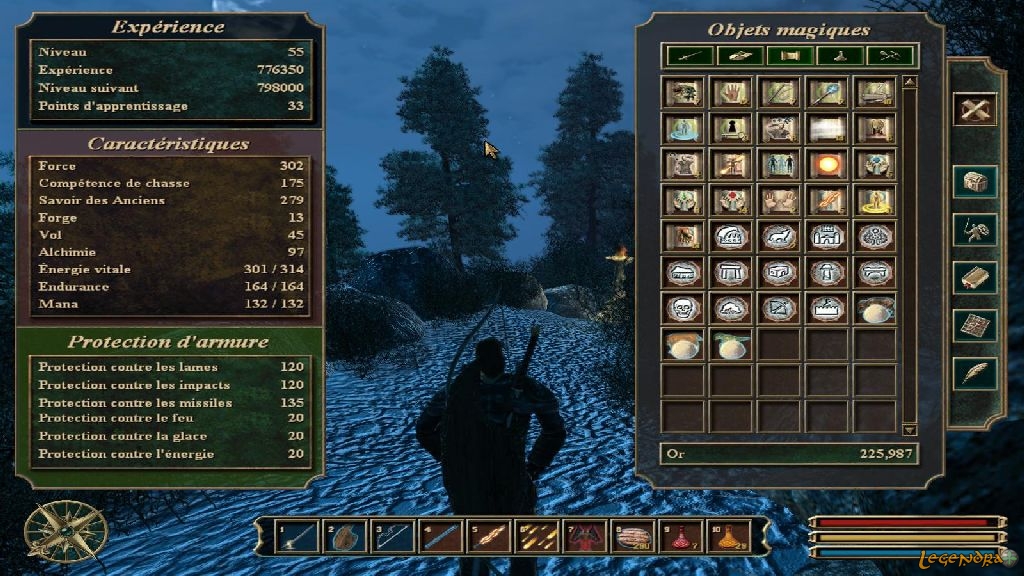
Task: Activate the fire rain spell in slot 6
Action: (x=537, y=537)
